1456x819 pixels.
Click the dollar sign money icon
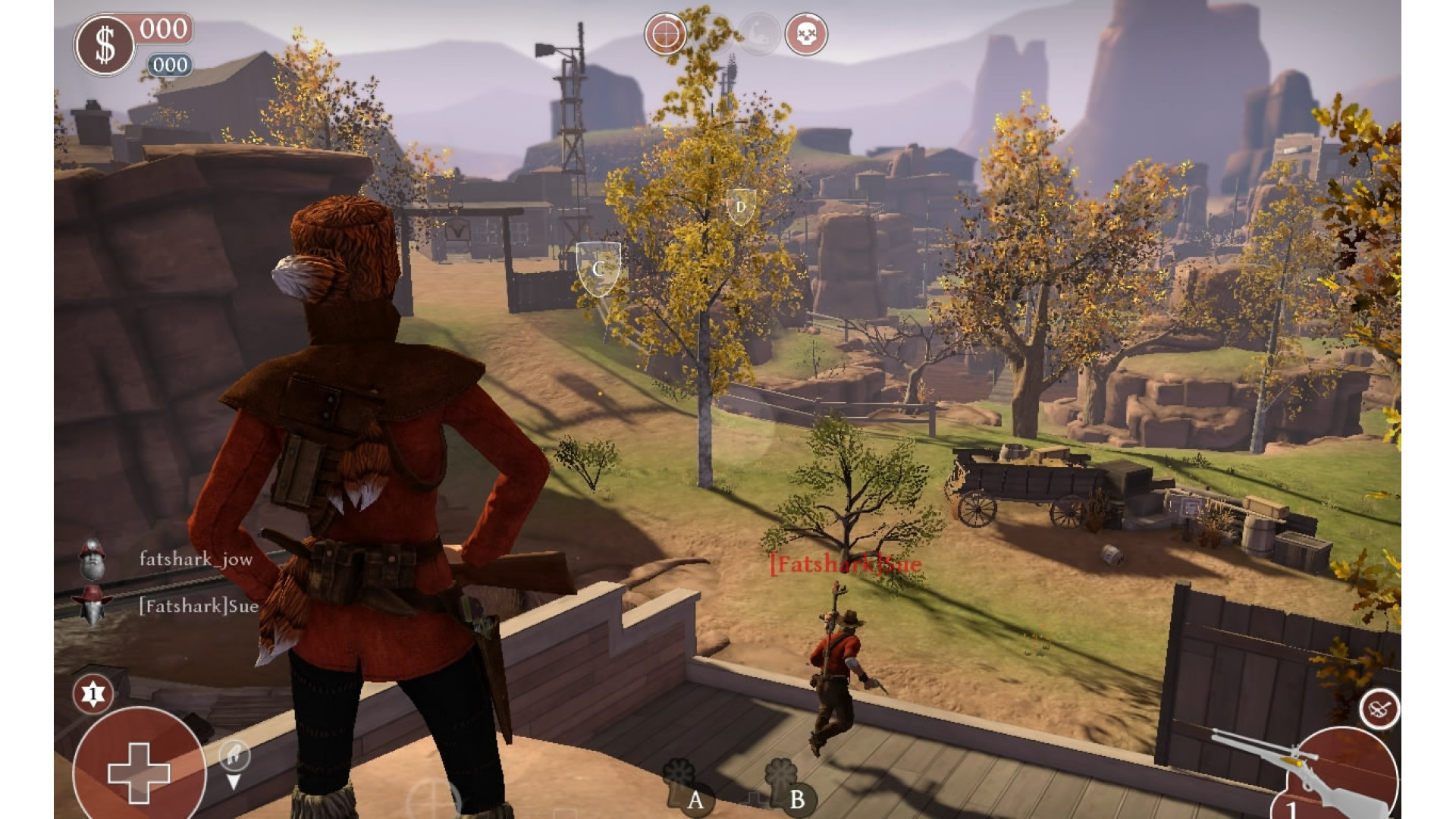tap(105, 45)
